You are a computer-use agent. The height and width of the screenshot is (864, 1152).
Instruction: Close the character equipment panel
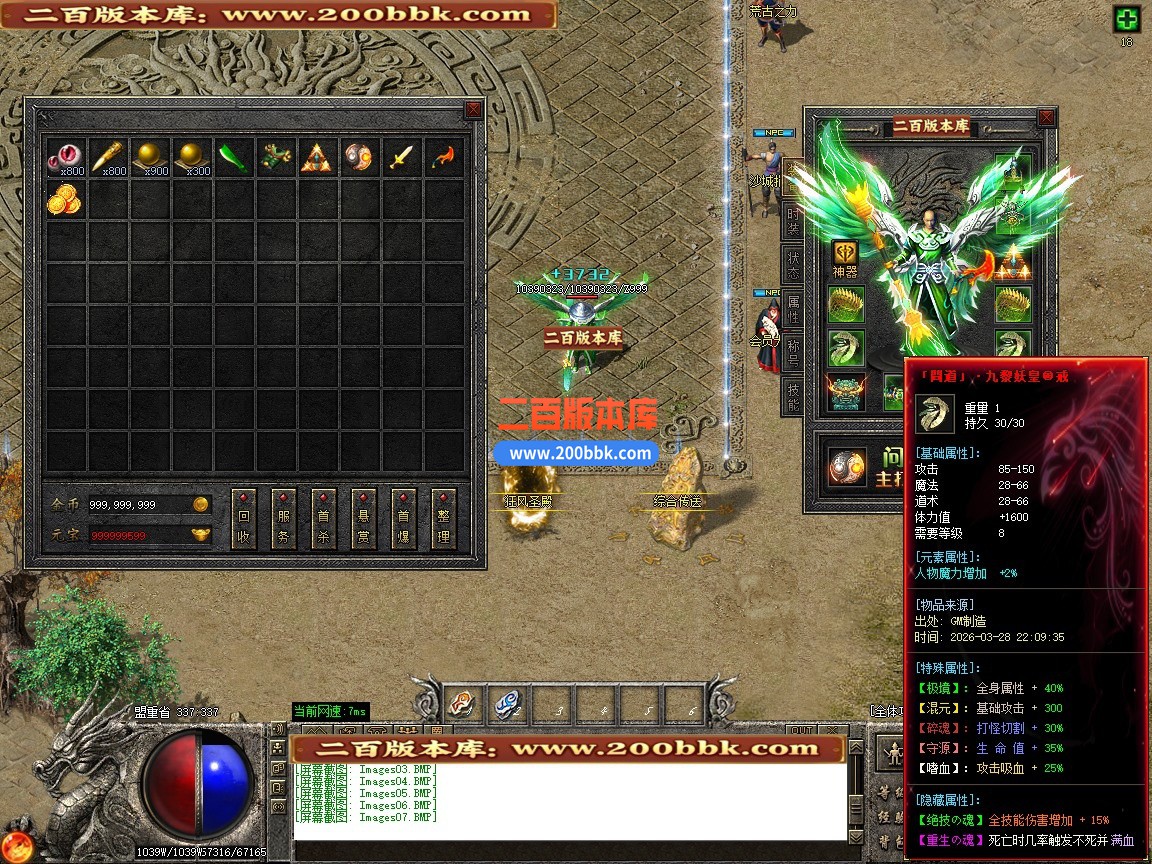coord(1046,118)
